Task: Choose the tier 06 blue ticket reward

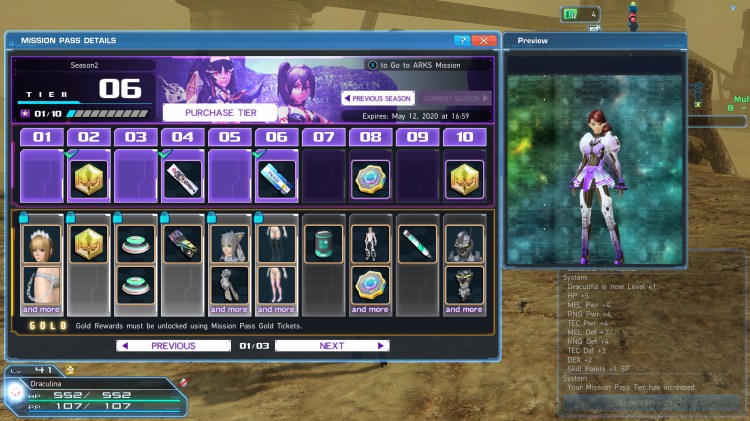Action: [276, 179]
